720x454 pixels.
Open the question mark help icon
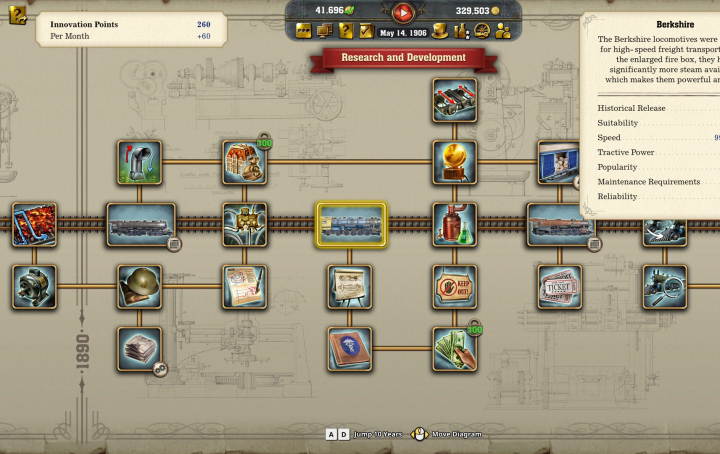tap(346, 31)
